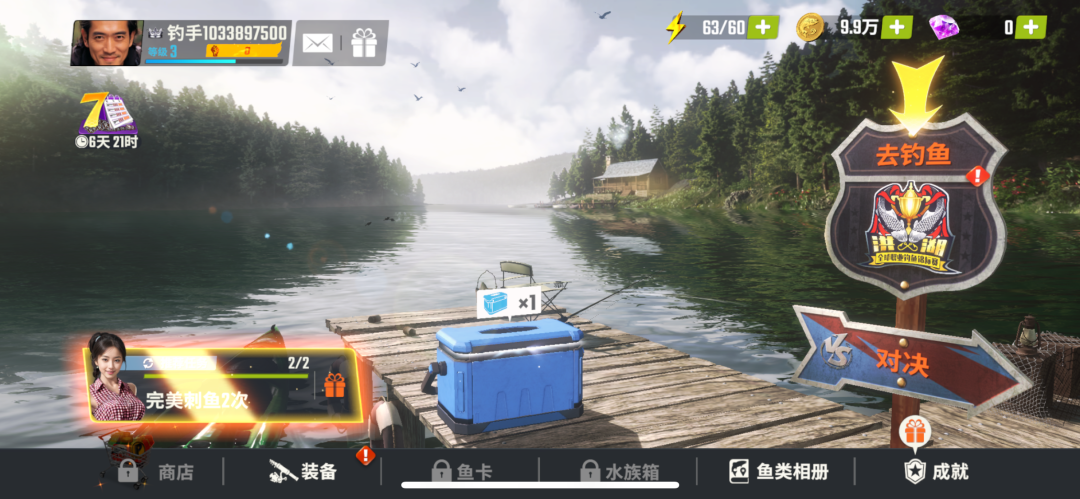Claim the 完美刺鱼2次 quest gift reward
The height and width of the screenshot is (499, 1080).
pos(333,385)
